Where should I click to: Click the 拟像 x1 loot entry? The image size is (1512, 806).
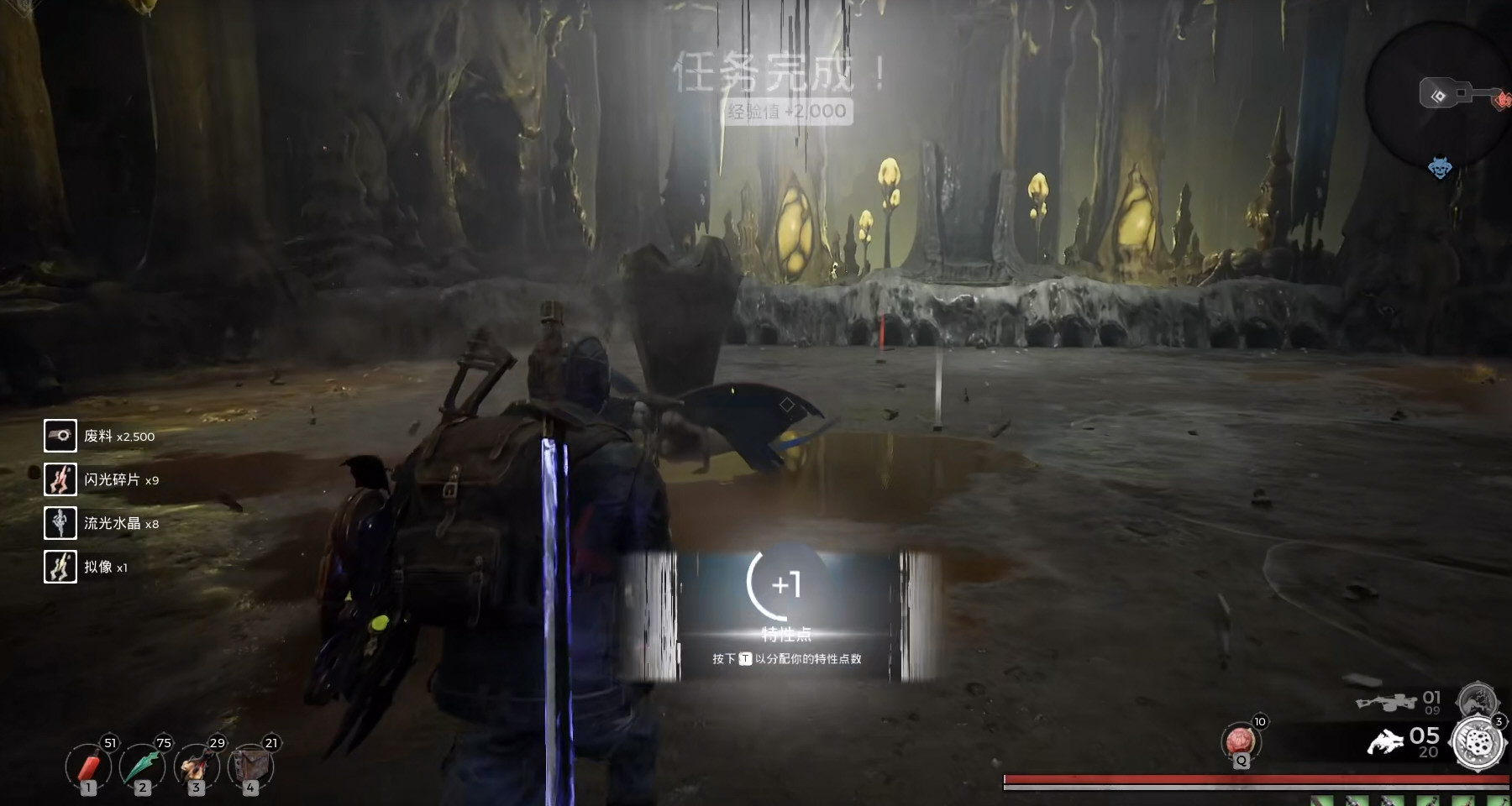click(87, 567)
